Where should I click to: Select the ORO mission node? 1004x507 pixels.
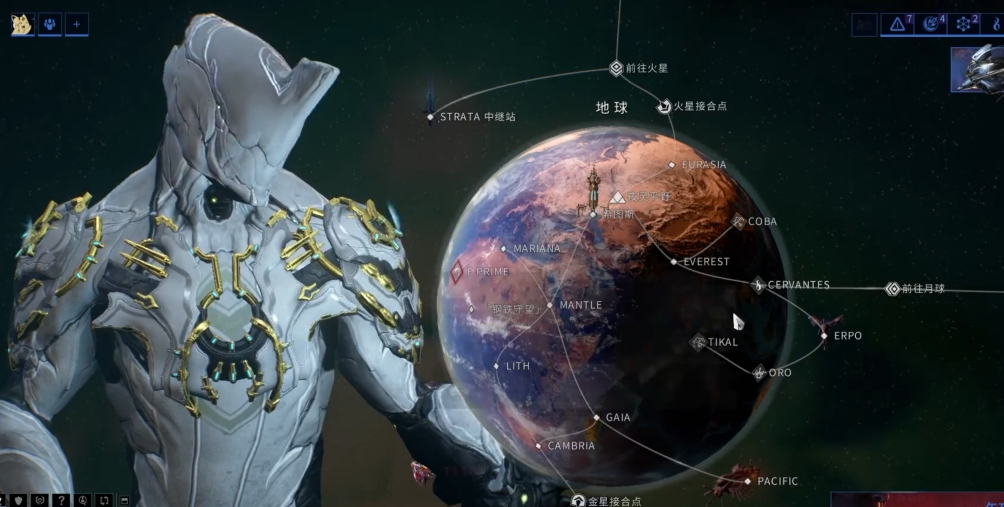click(760, 373)
